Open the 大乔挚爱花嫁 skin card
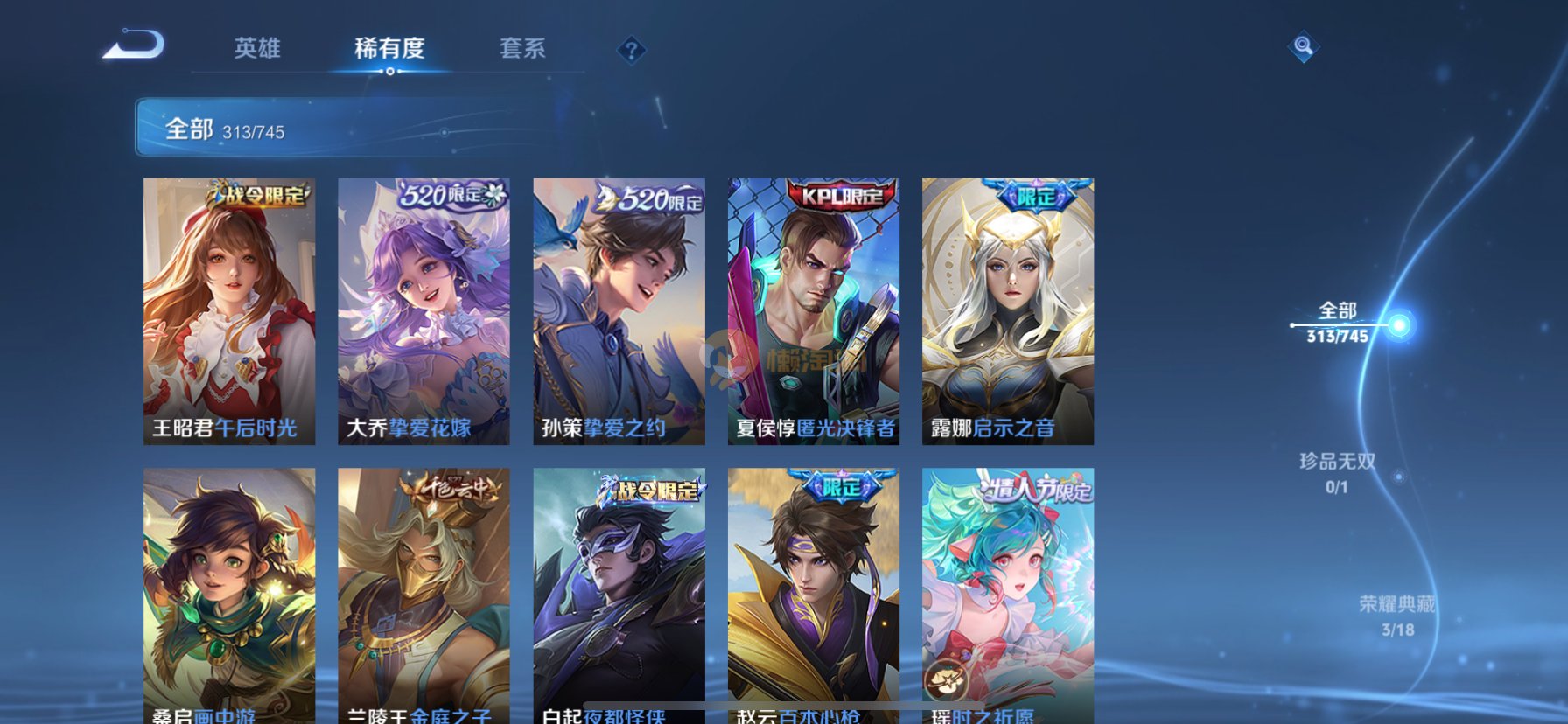The image size is (1568, 724). click(x=423, y=311)
